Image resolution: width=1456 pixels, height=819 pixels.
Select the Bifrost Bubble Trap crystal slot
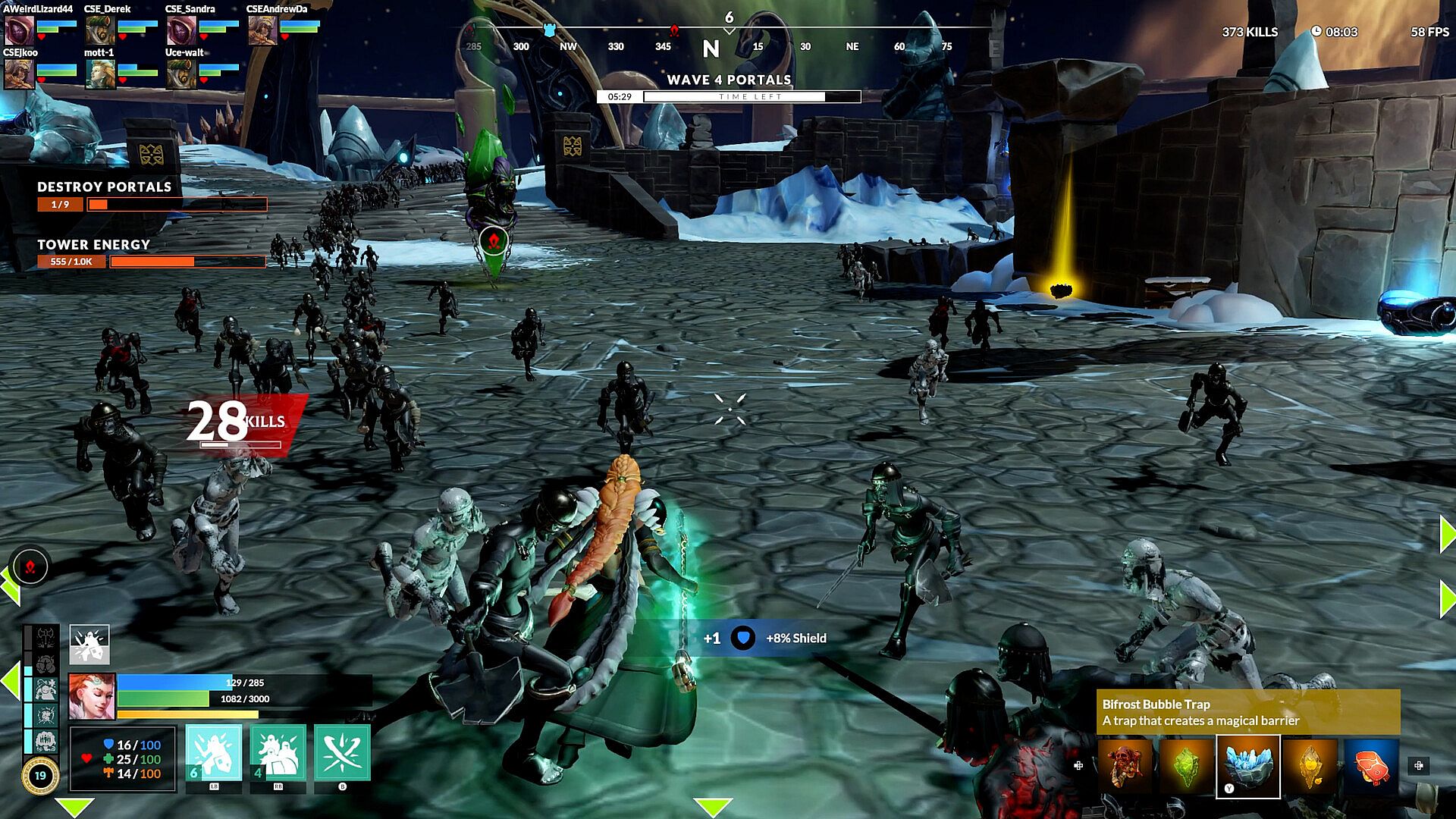tap(1247, 764)
